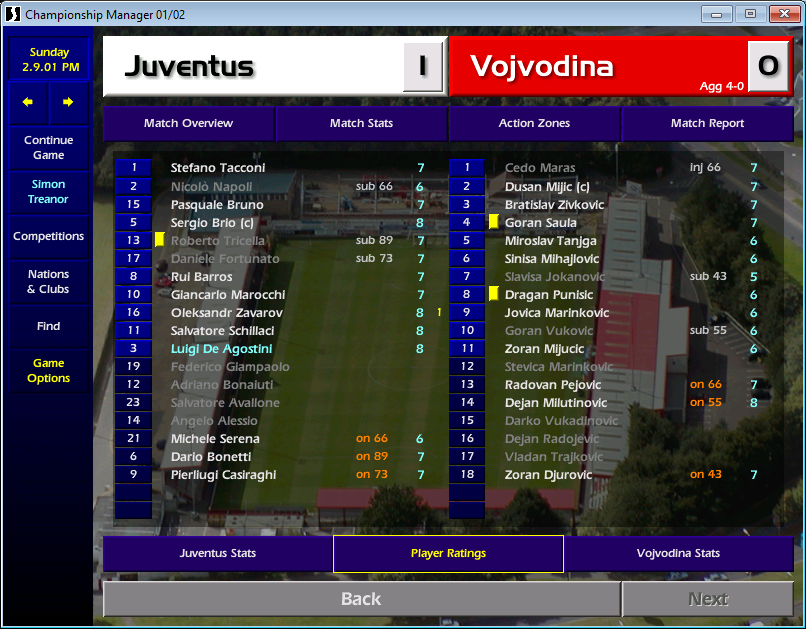Click the grey Back button
The width and height of the screenshot is (806, 629).
[x=361, y=599]
